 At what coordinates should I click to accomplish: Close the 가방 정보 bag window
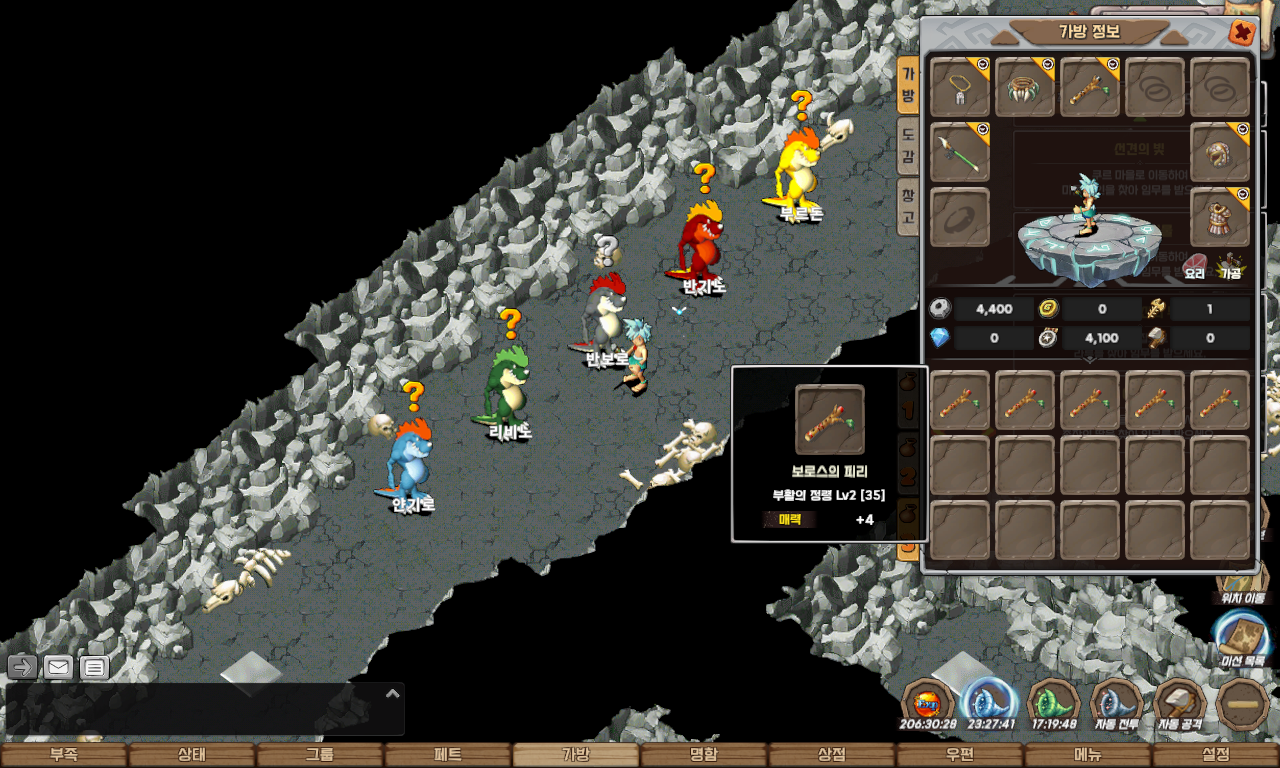[1242, 33]
